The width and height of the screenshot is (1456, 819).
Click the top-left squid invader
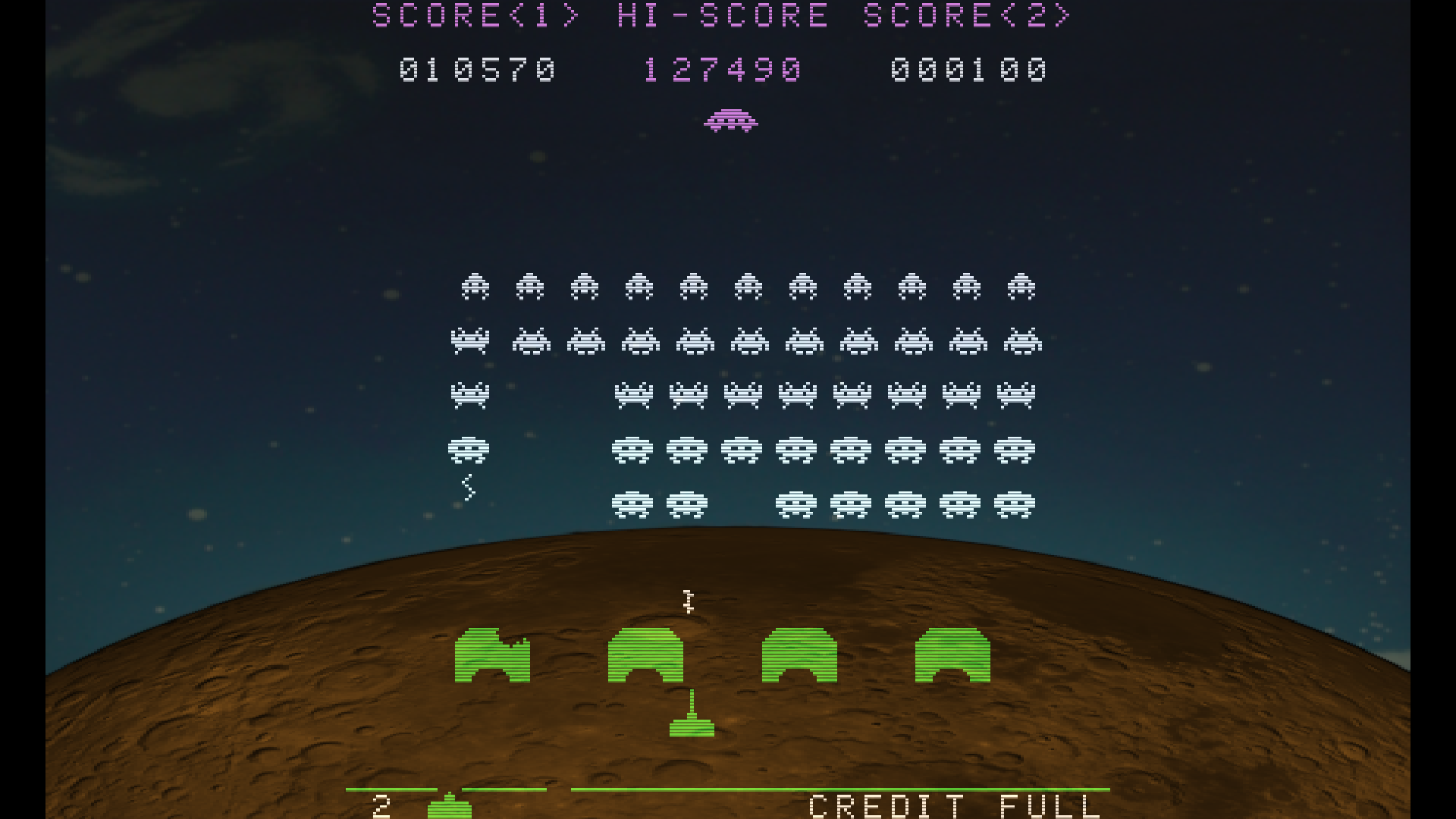[475, 287]
